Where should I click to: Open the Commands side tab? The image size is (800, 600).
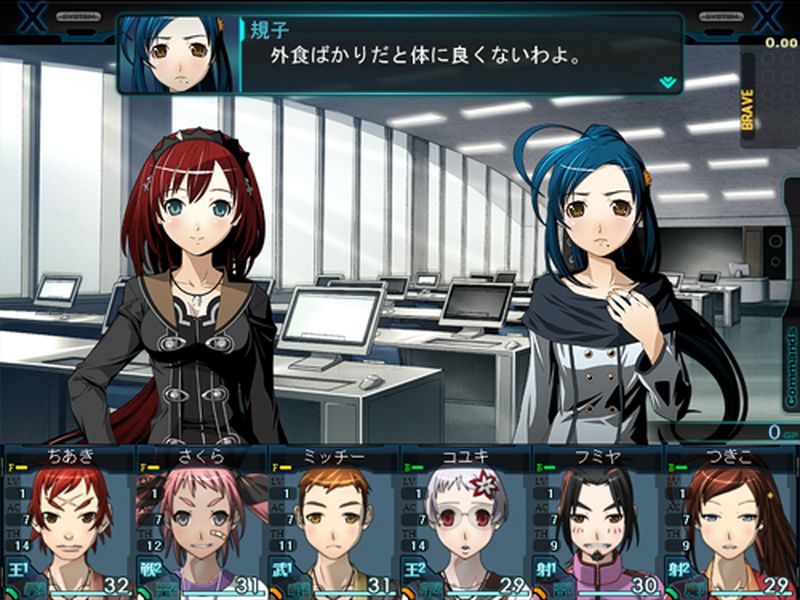click(x=791, y=366)
